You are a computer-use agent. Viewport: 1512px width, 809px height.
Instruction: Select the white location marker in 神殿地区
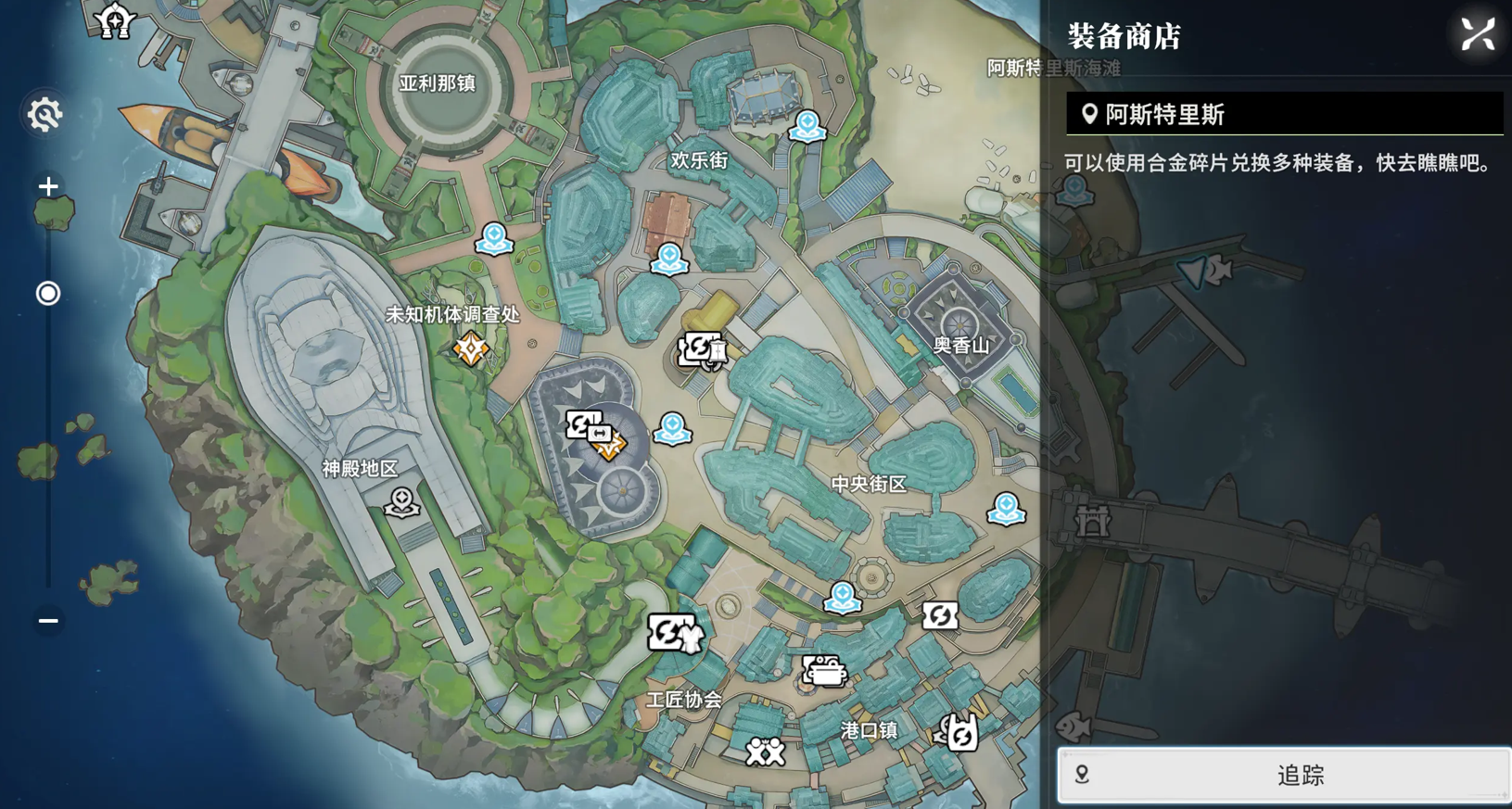[402, 502]
